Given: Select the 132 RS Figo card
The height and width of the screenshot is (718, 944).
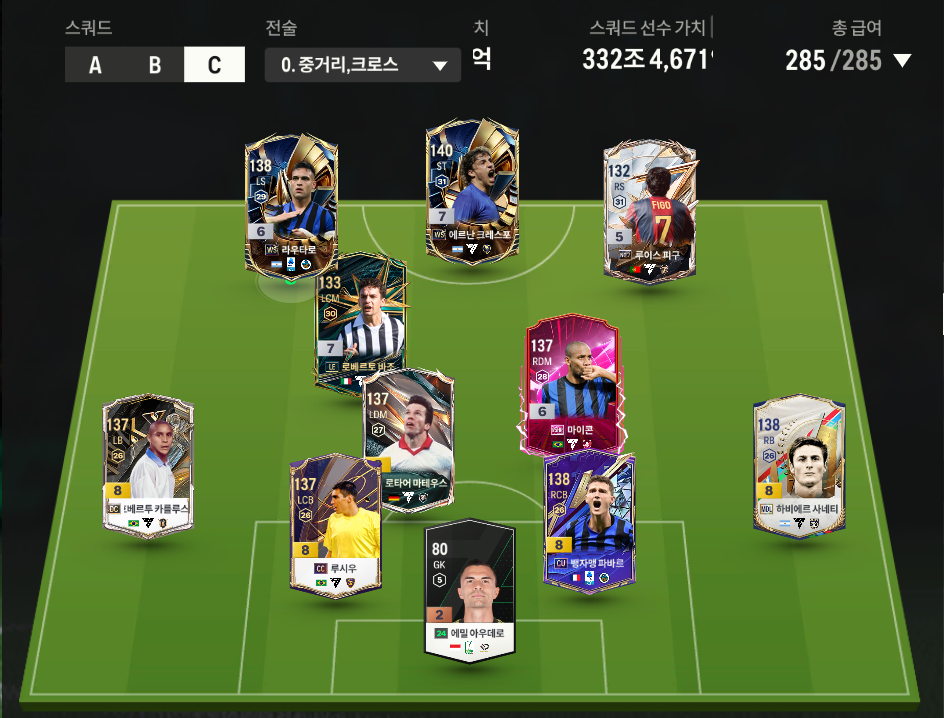Looking at the screenshot, I should [x=650, y=210].
